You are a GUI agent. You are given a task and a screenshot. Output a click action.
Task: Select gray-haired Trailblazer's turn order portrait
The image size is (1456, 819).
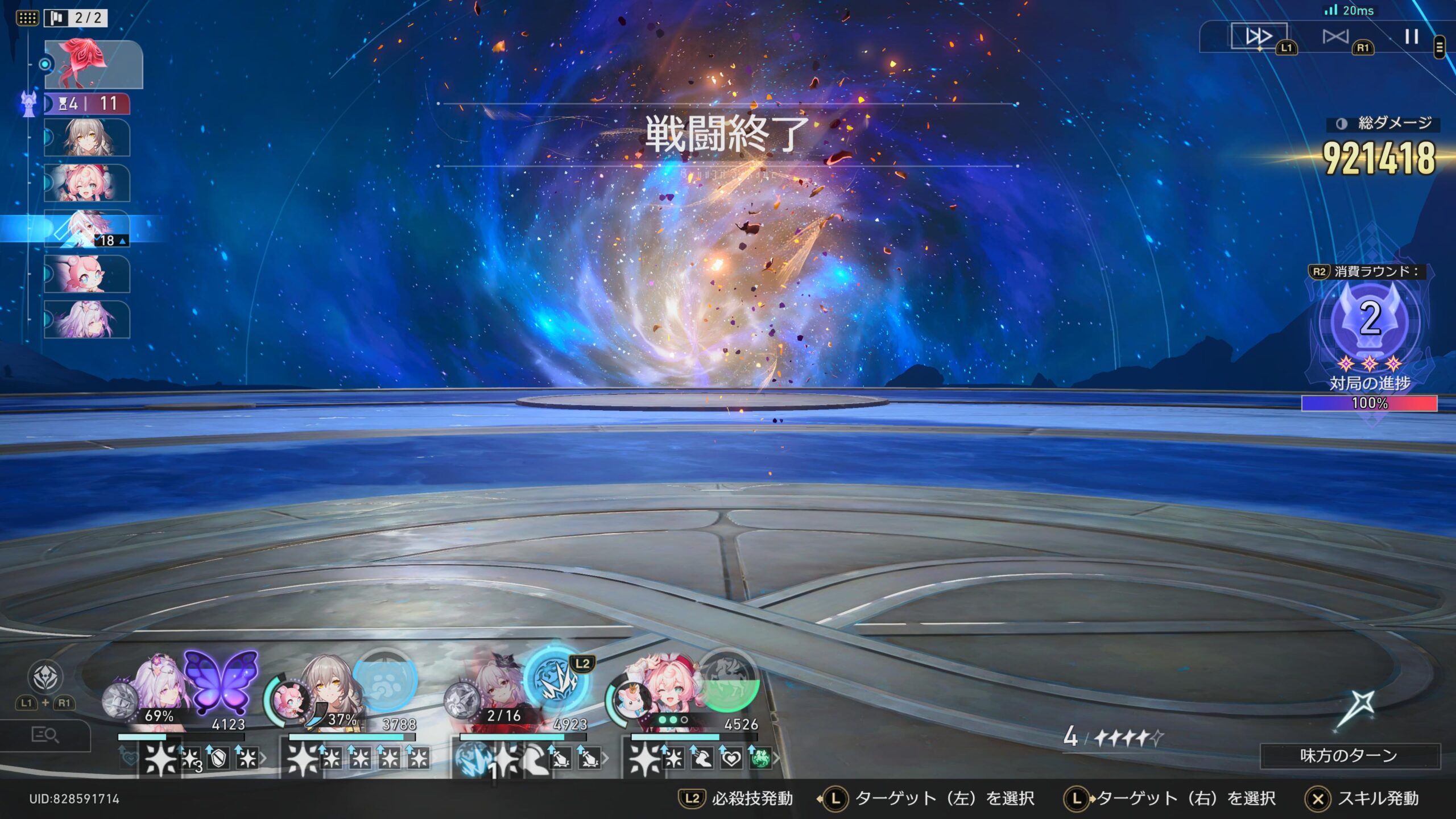[x=87, y=138]
